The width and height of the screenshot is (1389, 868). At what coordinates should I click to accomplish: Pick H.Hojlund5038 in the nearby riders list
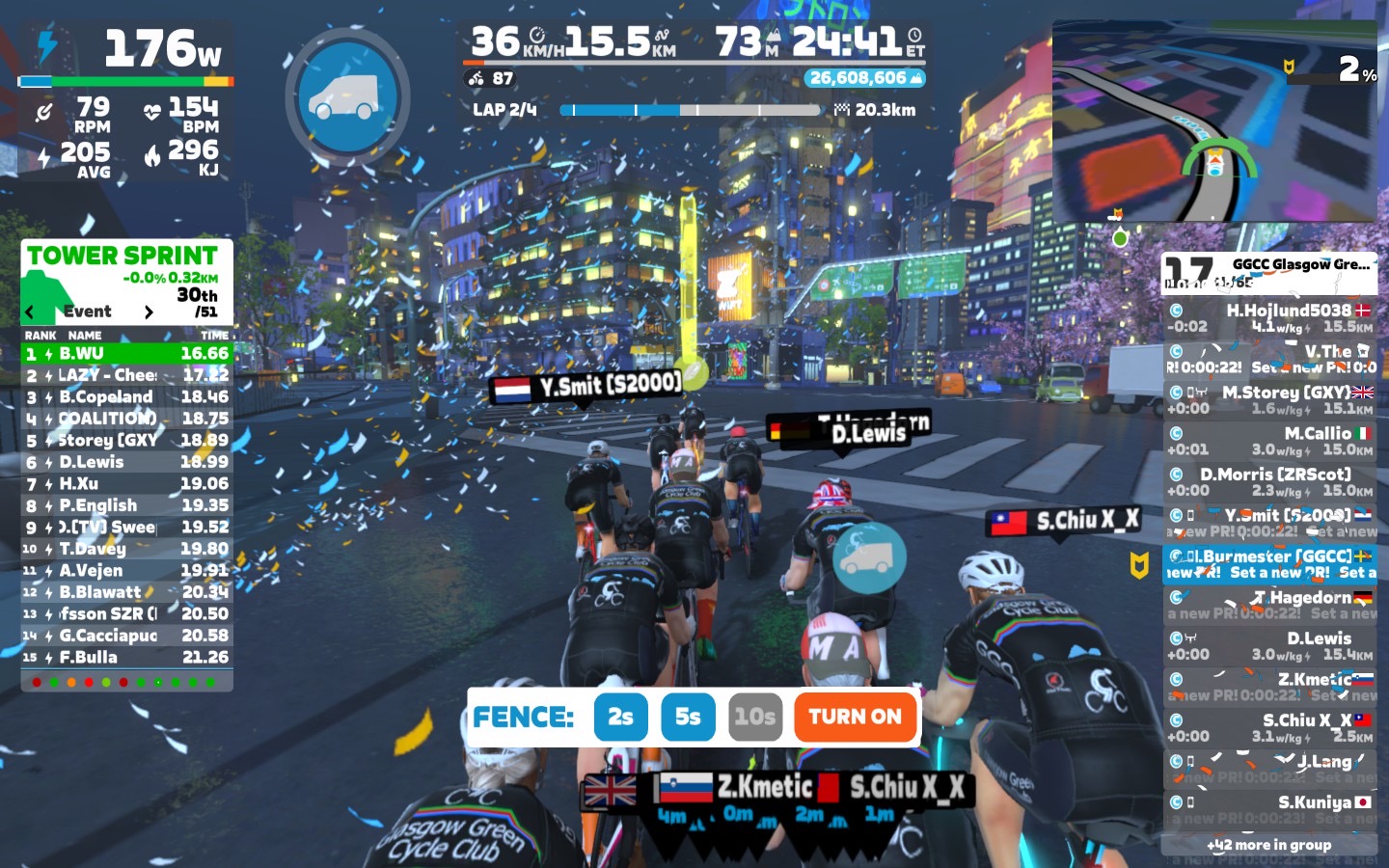[x=1269, y=318]
